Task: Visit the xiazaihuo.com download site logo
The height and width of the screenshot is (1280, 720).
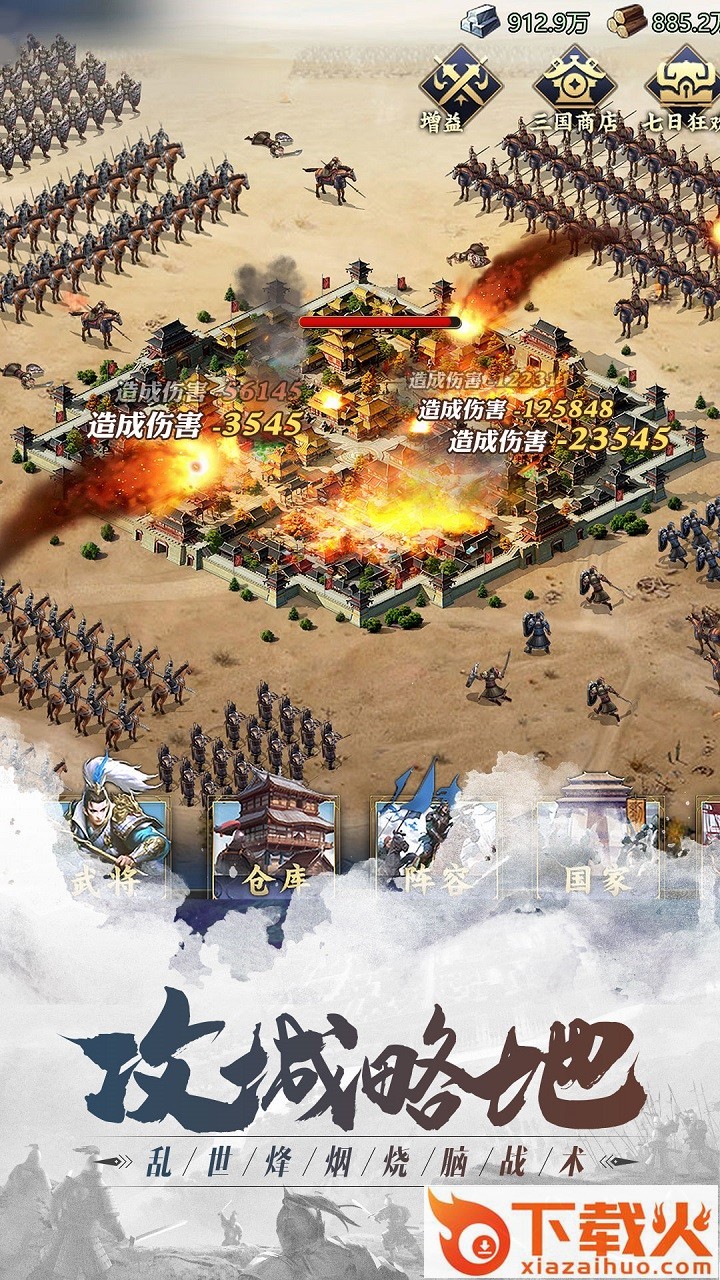Action: pyautogui.click(x=571, y=1232)
